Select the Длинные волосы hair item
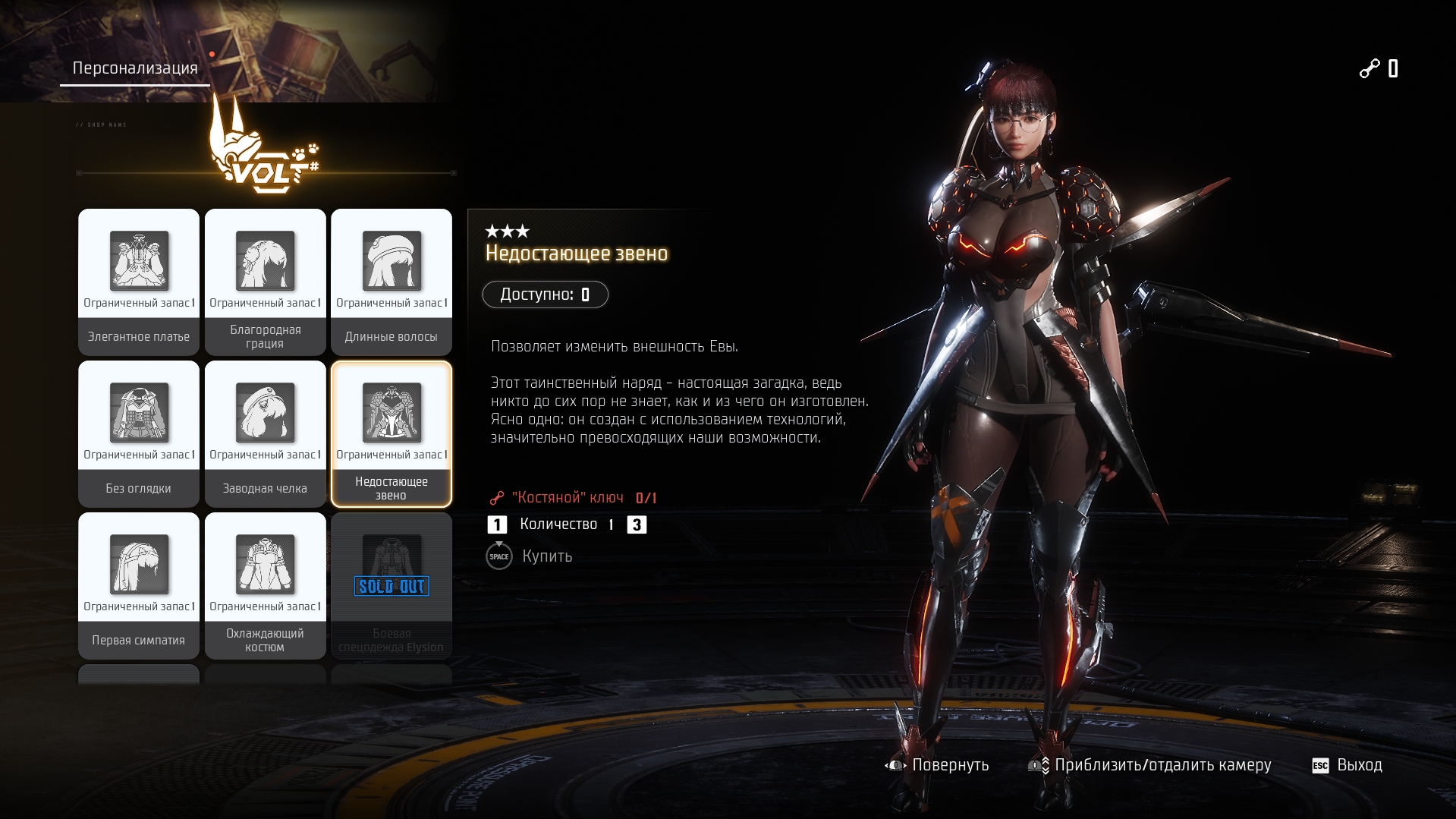 pos(392,282)
